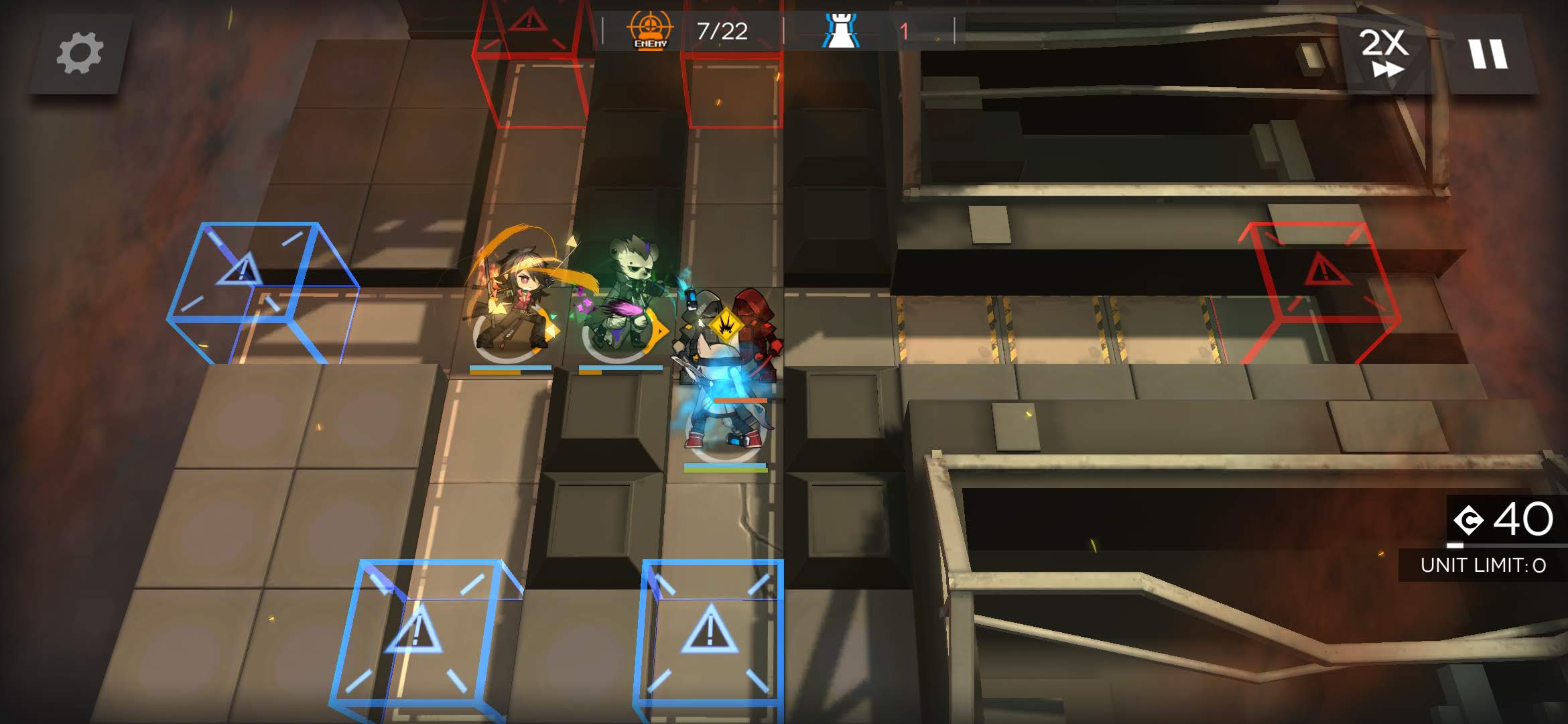Tap the yellow skill-ready diamond icon

point(724,325)
